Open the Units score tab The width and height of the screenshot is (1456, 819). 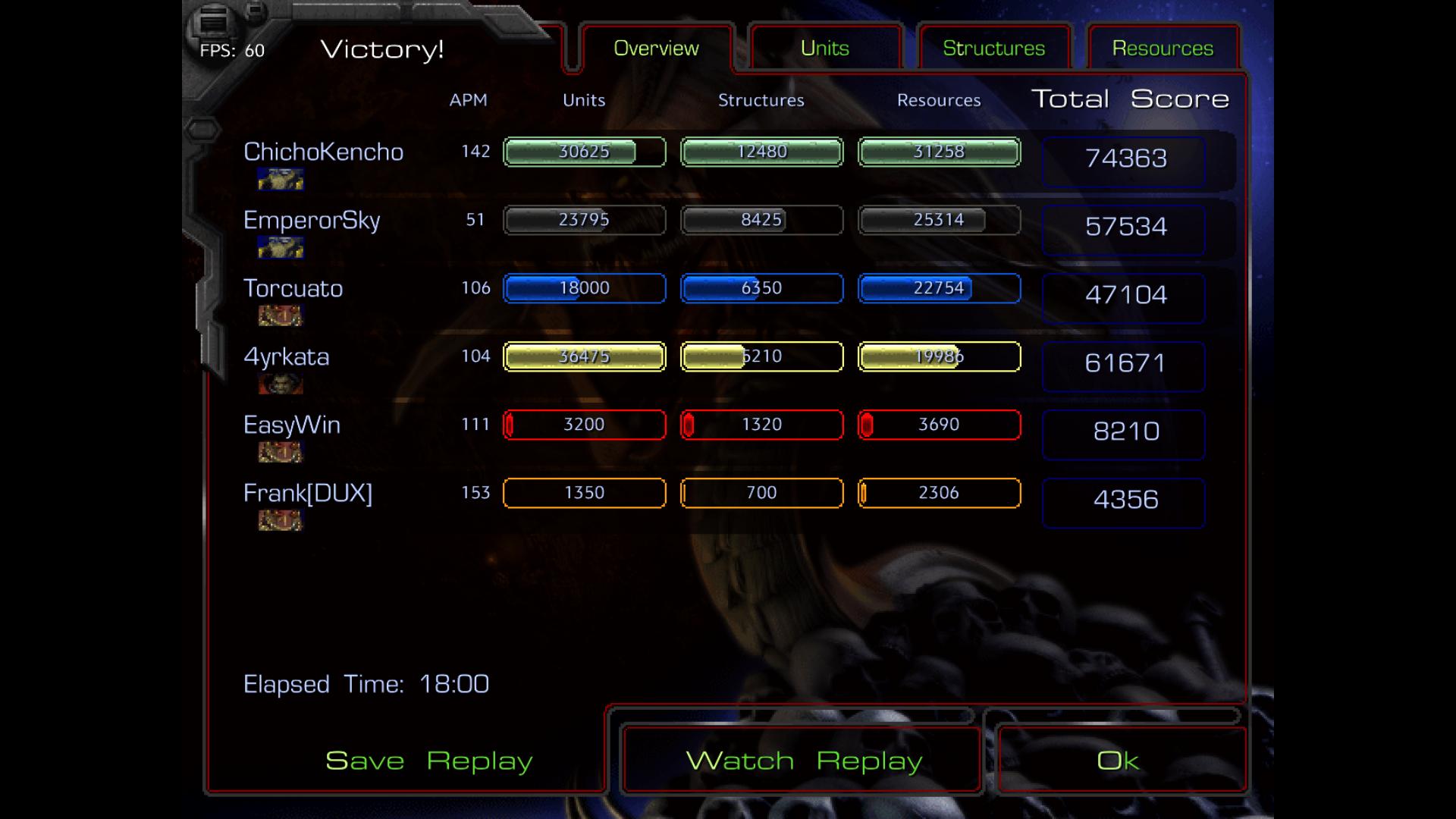(824, 49)
